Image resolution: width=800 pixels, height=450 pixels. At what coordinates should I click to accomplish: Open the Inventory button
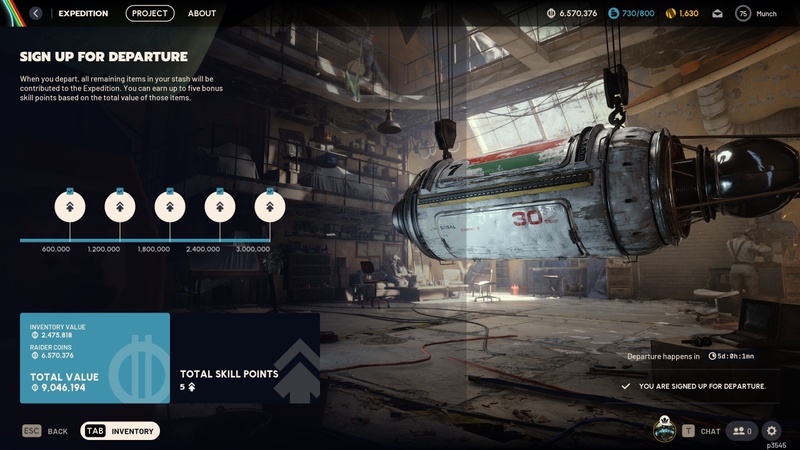click(x=120, y=431)
